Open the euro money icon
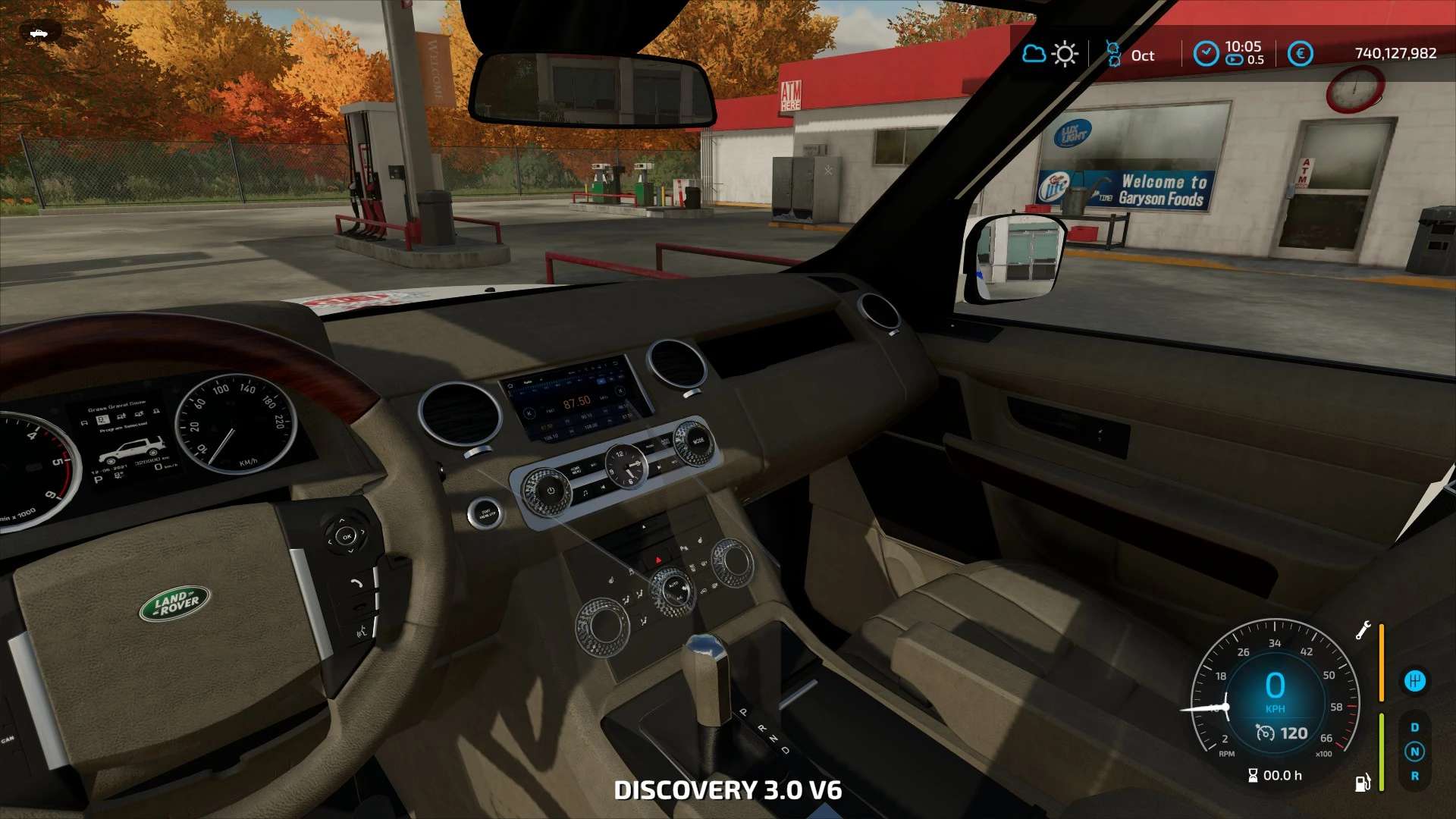The height and width of the screenshot is (819, 1456). pos(1300,54)
